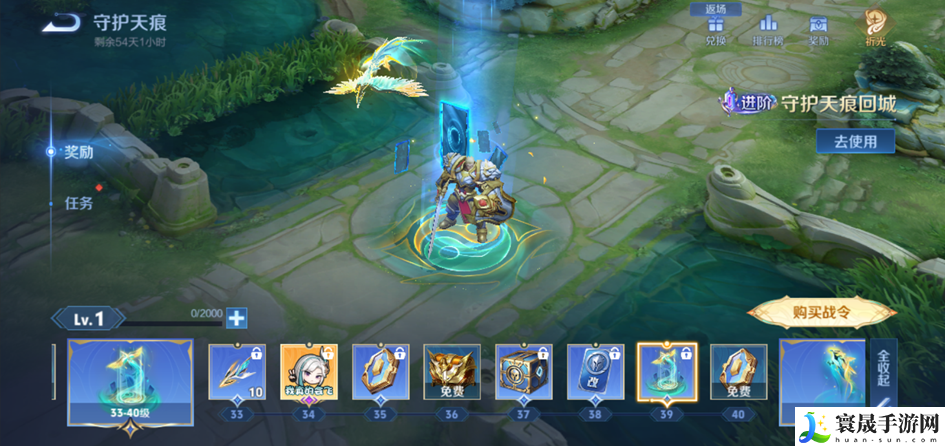Claim the free level 40 badge reward
The height and width of the screenshot is (446, 945).
tap(739, 372)
